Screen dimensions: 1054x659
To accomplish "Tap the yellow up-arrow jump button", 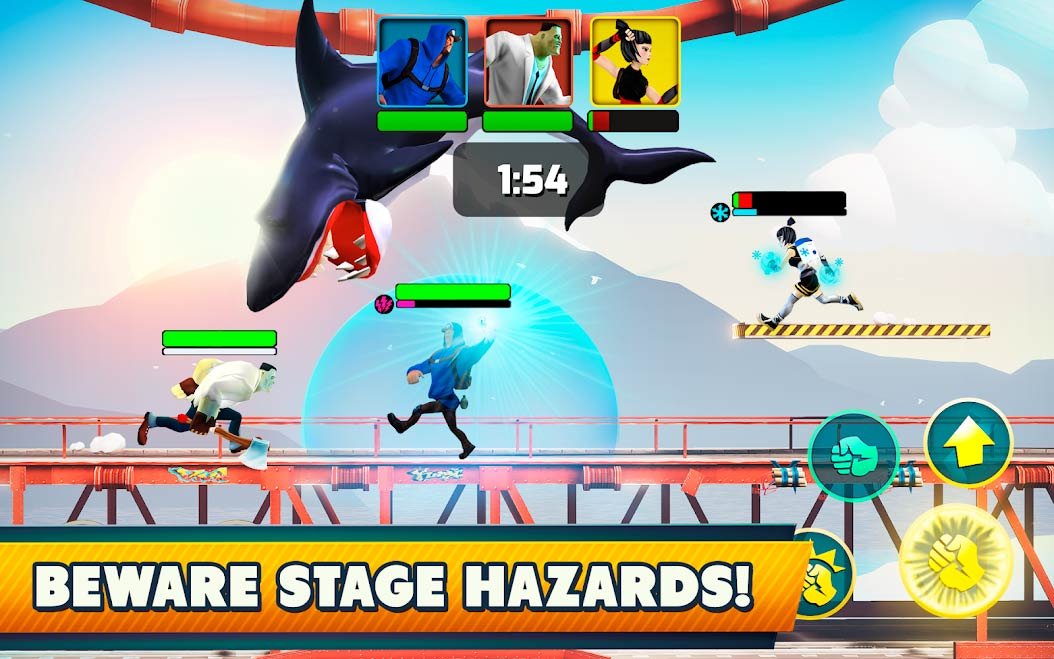I will 967,443.
